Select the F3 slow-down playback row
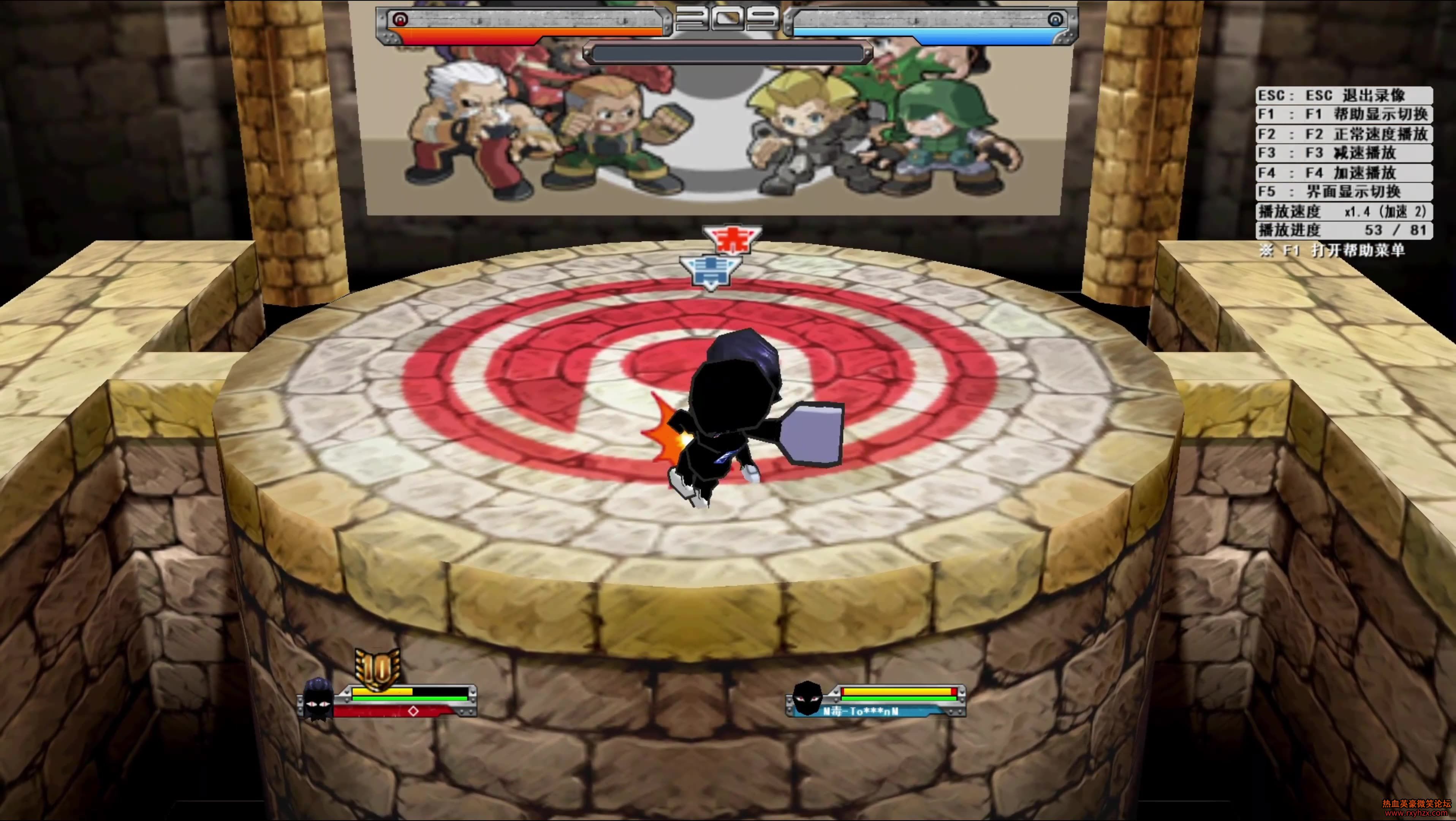 tap(1344, 153)
